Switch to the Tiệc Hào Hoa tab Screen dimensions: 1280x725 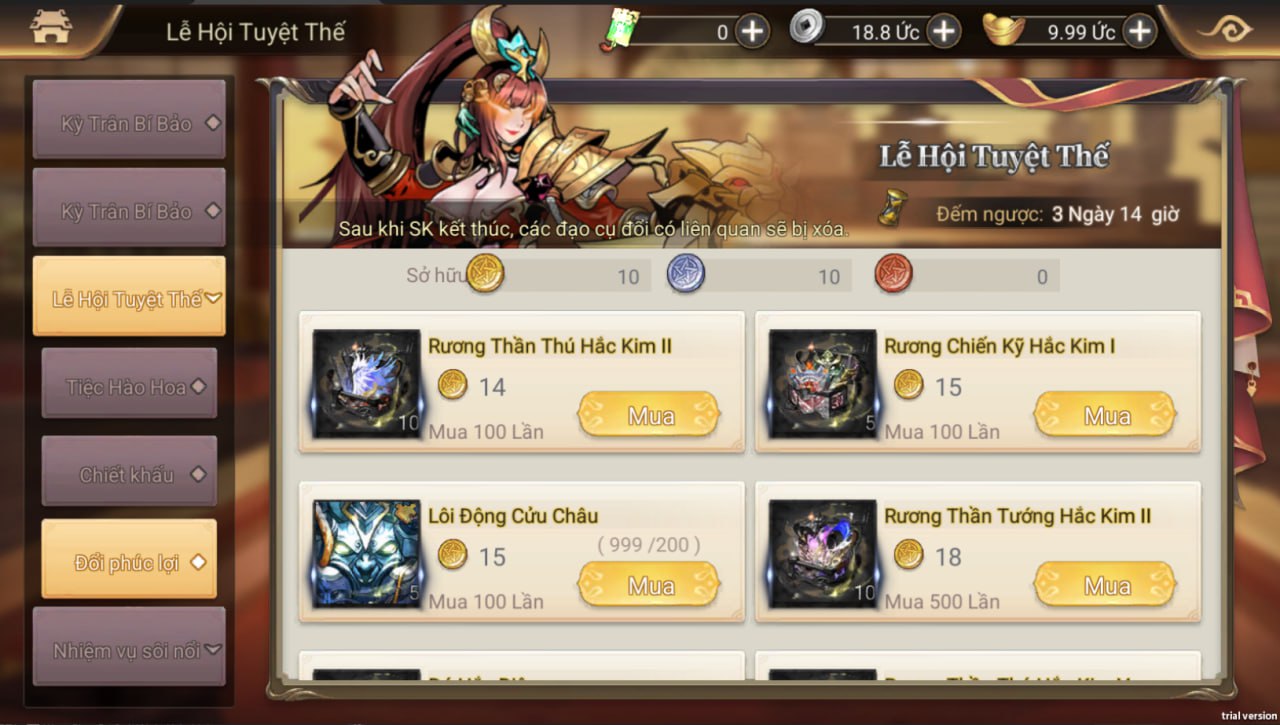tap(129, 385)
